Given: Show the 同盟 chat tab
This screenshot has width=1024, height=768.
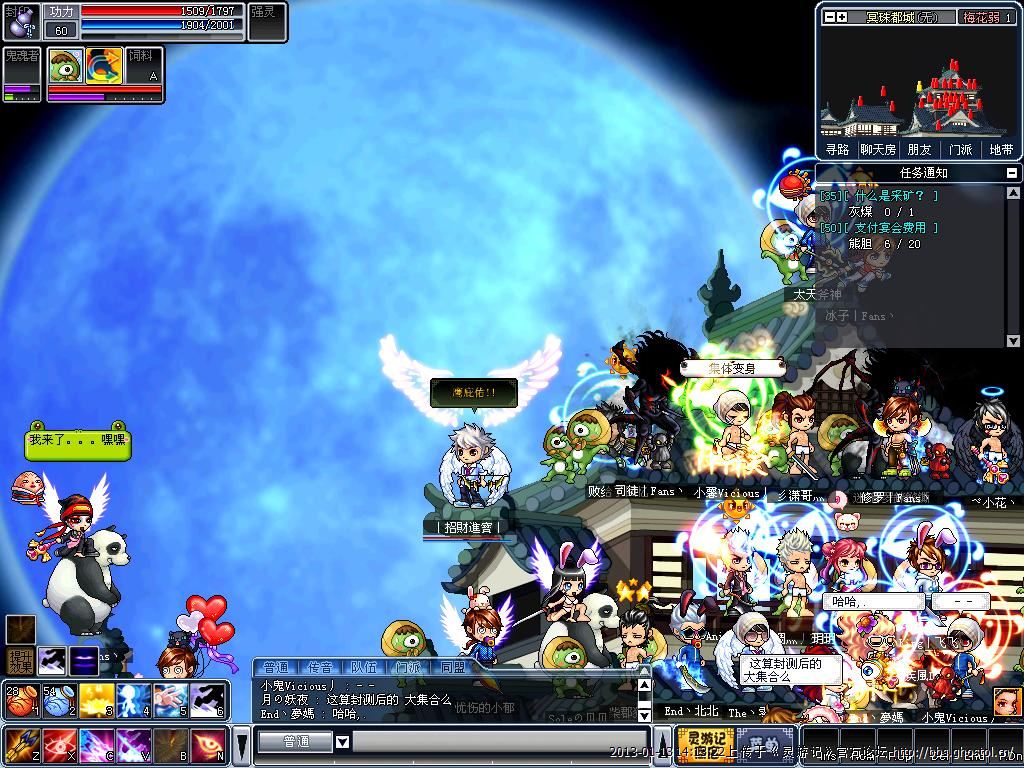Looking at the screenshot, I should point(452,667).
